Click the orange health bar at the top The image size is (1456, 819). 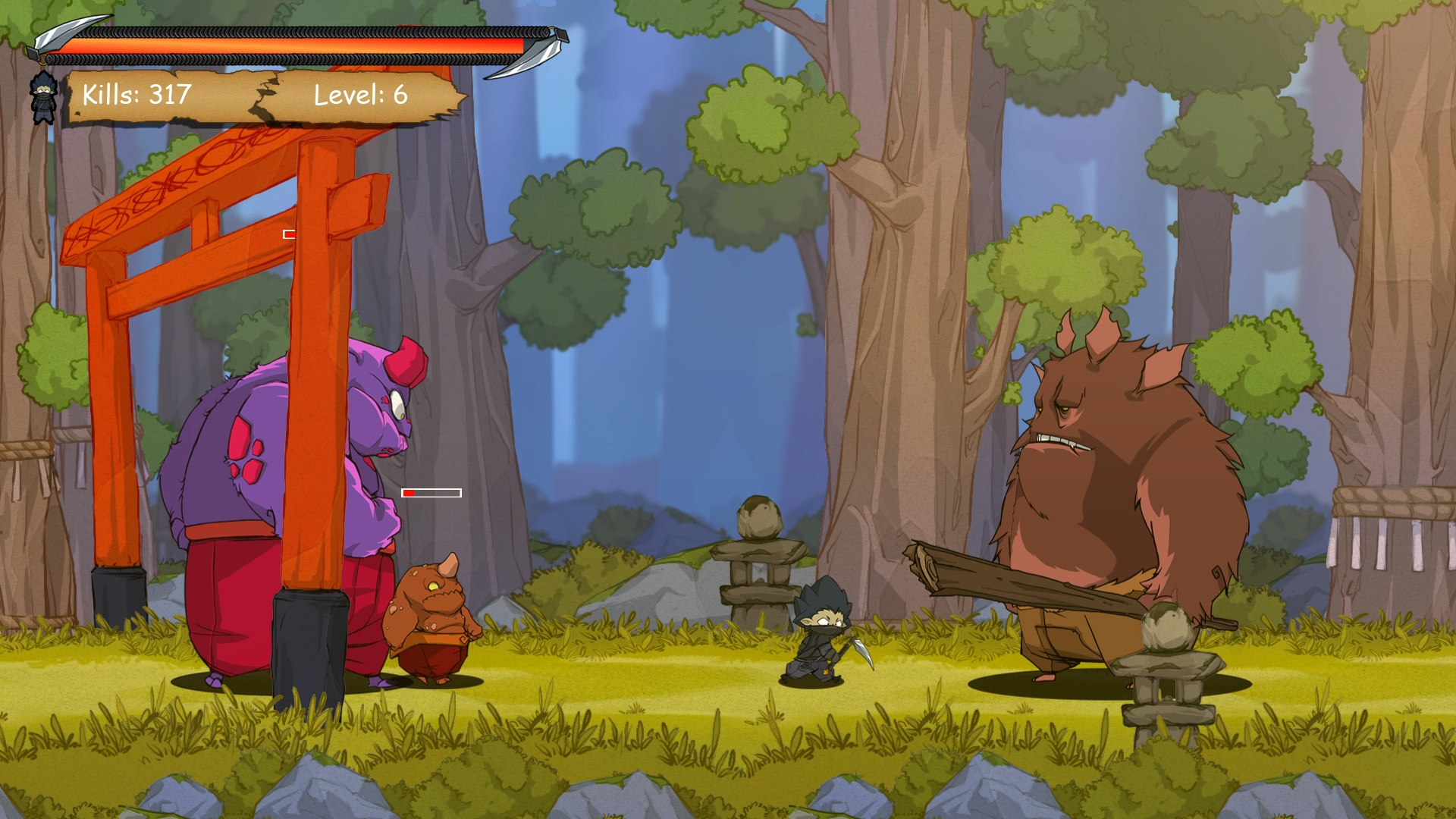tap(303, 45)
